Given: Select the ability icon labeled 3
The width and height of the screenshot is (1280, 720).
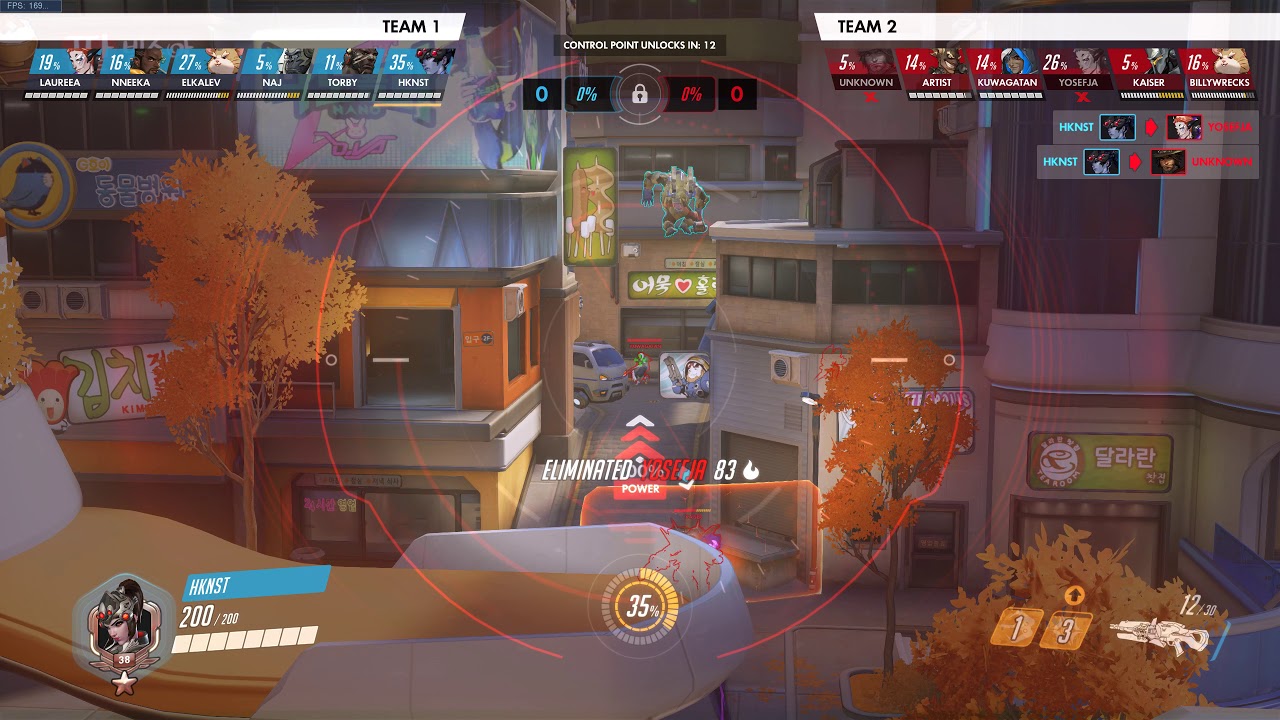Looking at the screenshot, I should [1067, 630].
